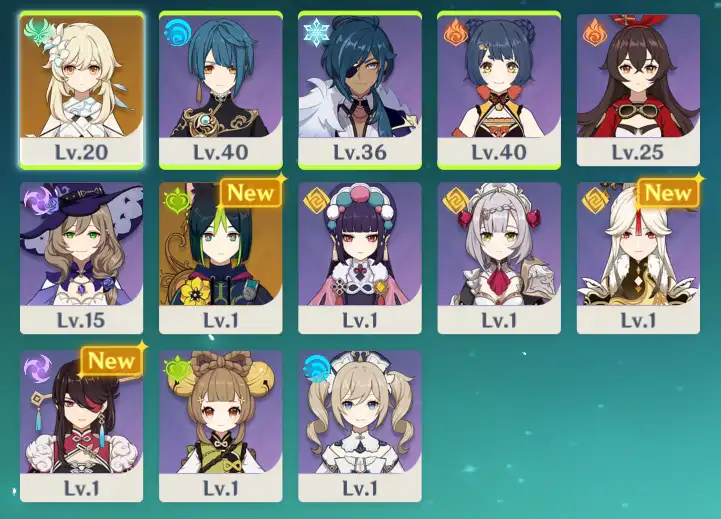Choose Xingqiu, the Lv.40 Hydro character
This screenshot has width=721, height=519.
[220, 89]
